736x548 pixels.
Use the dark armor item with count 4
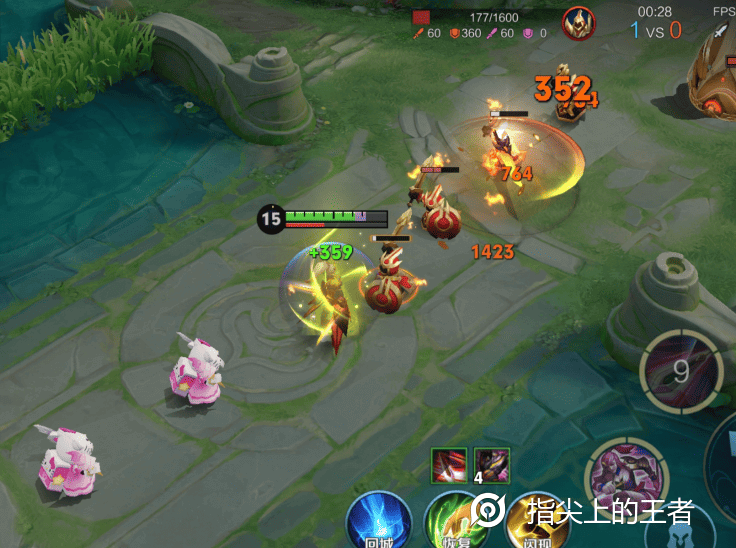[x=491, y=466]
